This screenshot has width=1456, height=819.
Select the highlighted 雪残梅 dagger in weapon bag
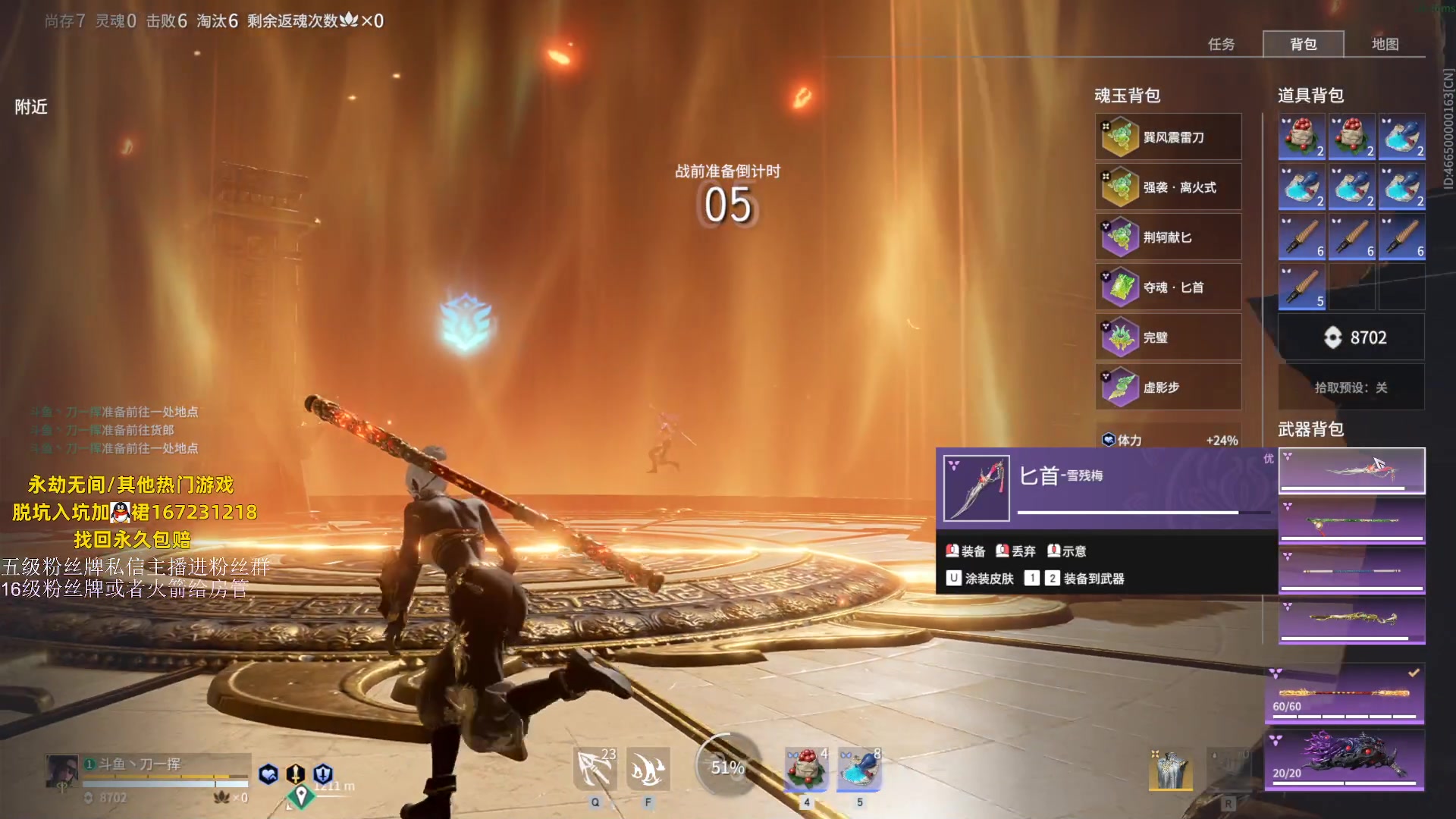coord(1351,470)
